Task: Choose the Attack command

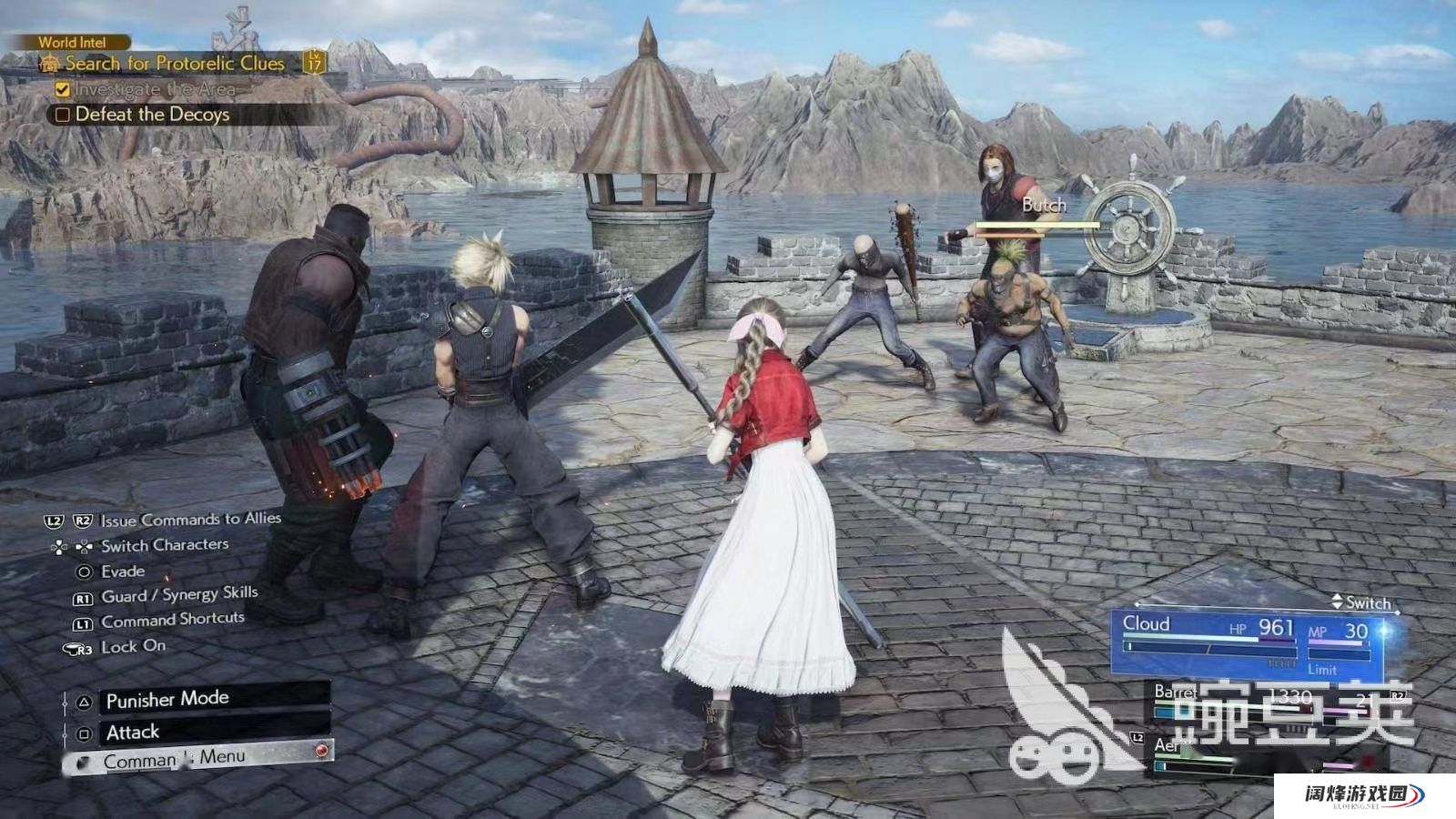Action: click(x=133, y=733)
